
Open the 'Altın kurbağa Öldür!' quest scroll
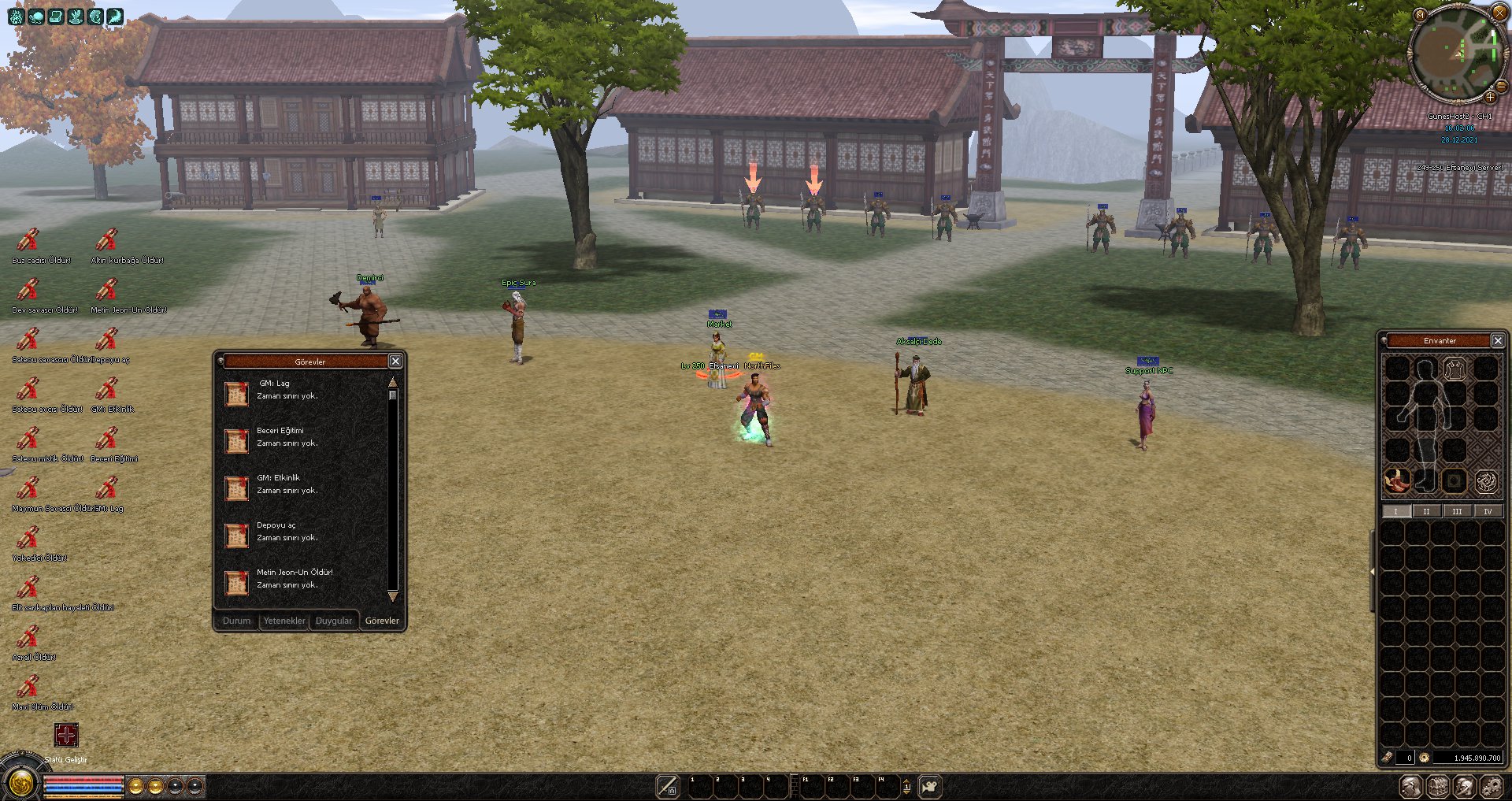coord(106,239)
